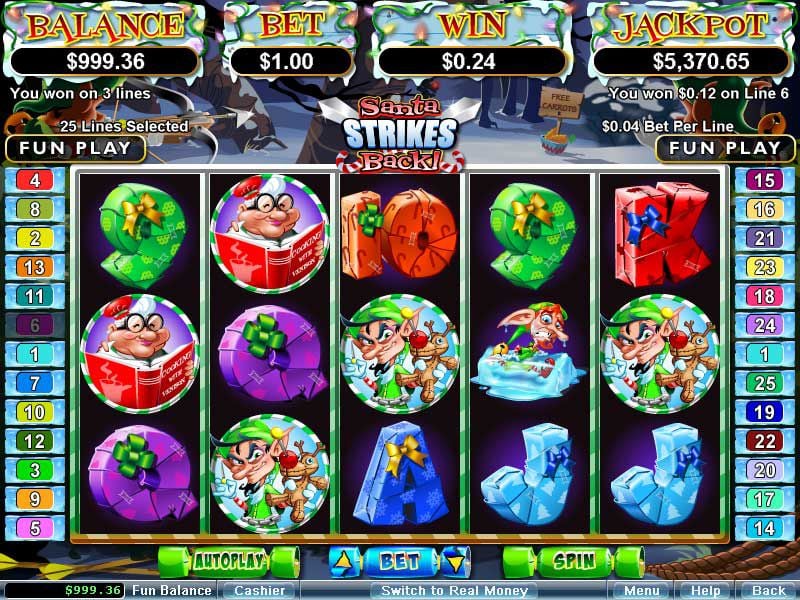Screen dimensions: 800x600
Task: Choose payline number 13
Action: click(35, 267)
